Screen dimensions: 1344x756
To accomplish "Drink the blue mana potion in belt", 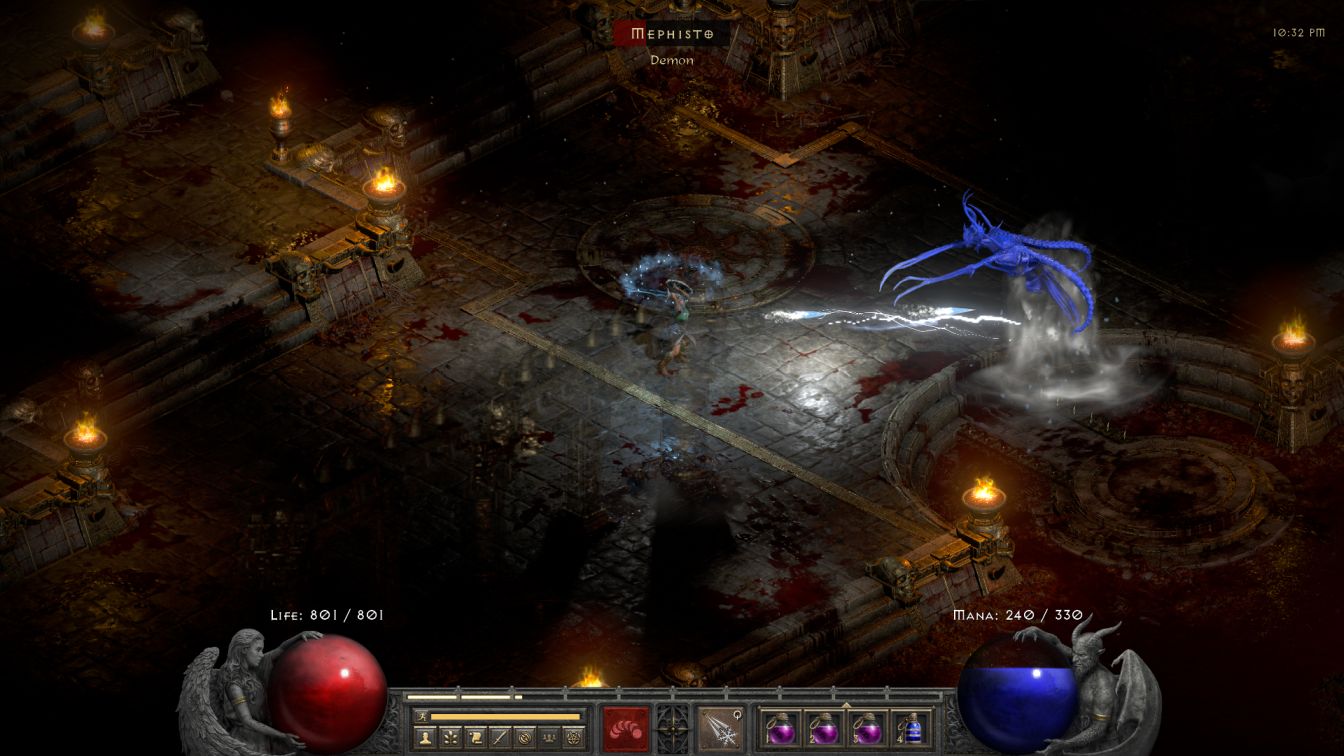I will [x=910, y=728].
